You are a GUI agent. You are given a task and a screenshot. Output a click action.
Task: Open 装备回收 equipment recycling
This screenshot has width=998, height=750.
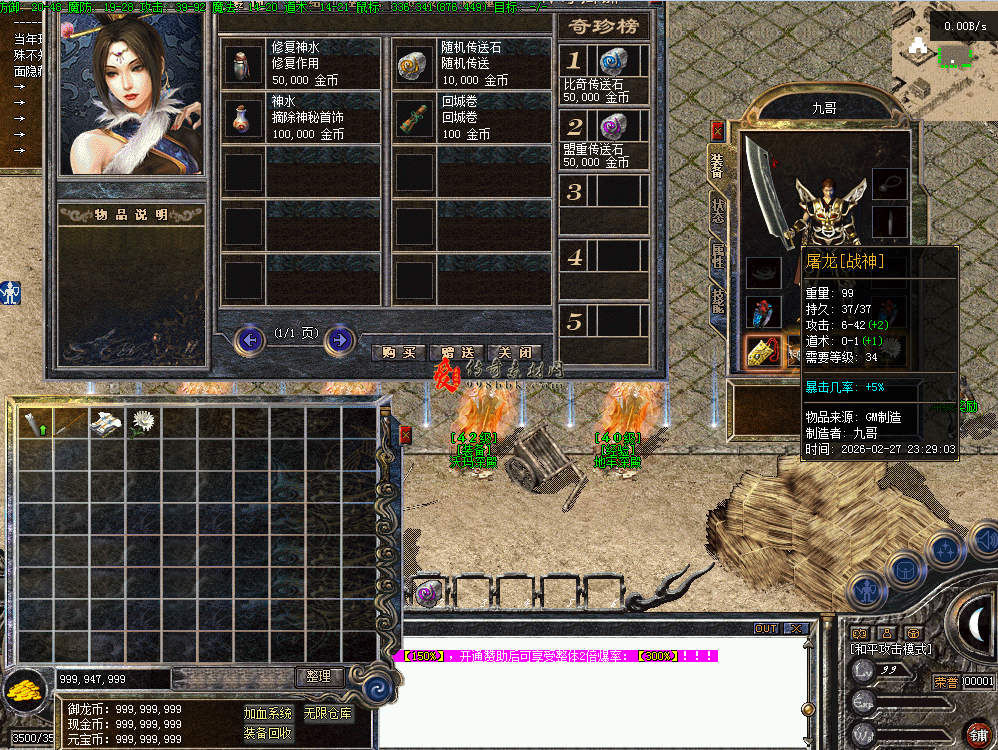pos(267,733)
